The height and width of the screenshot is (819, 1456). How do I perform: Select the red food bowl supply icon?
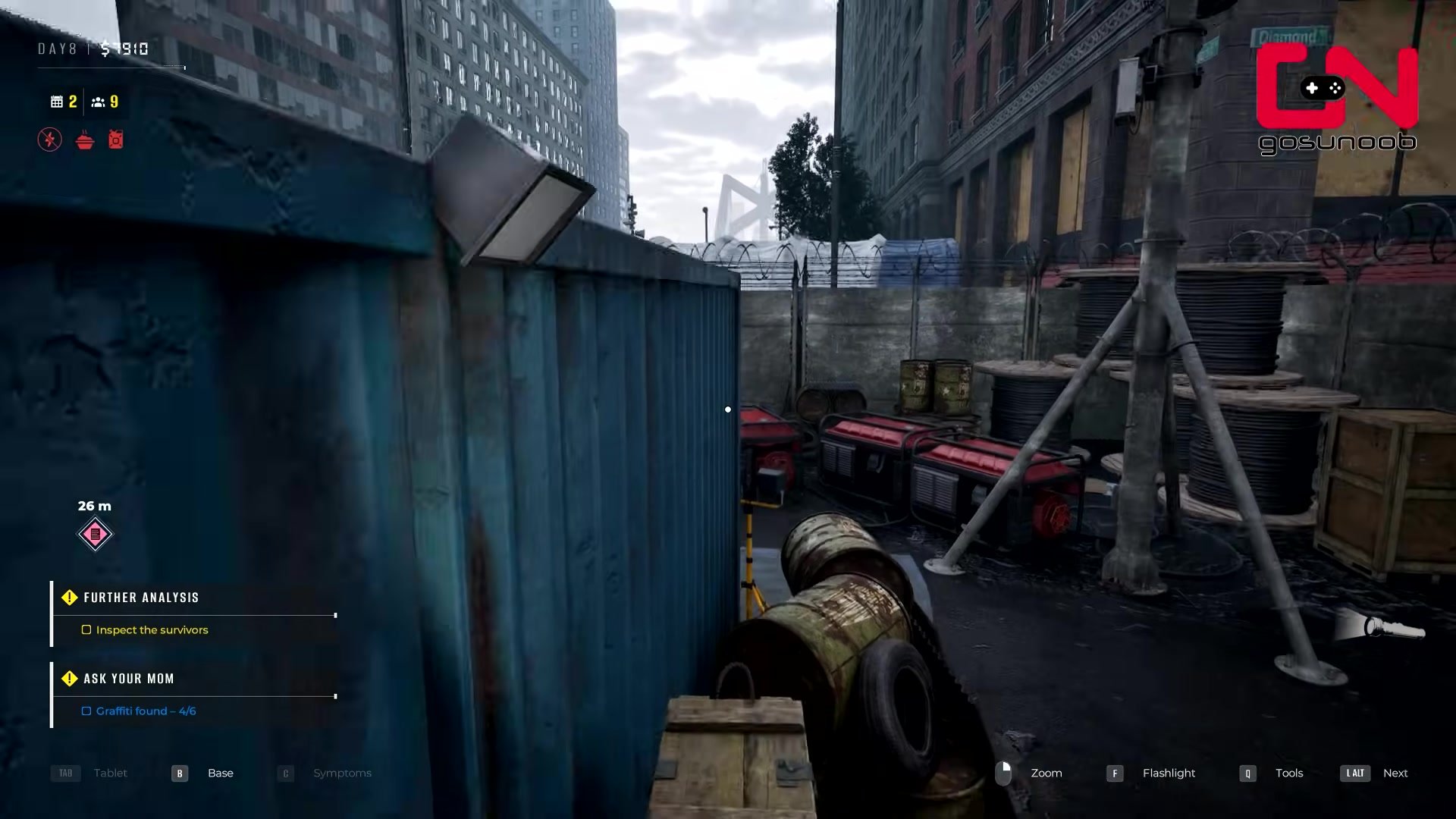(x=83, y=140)
